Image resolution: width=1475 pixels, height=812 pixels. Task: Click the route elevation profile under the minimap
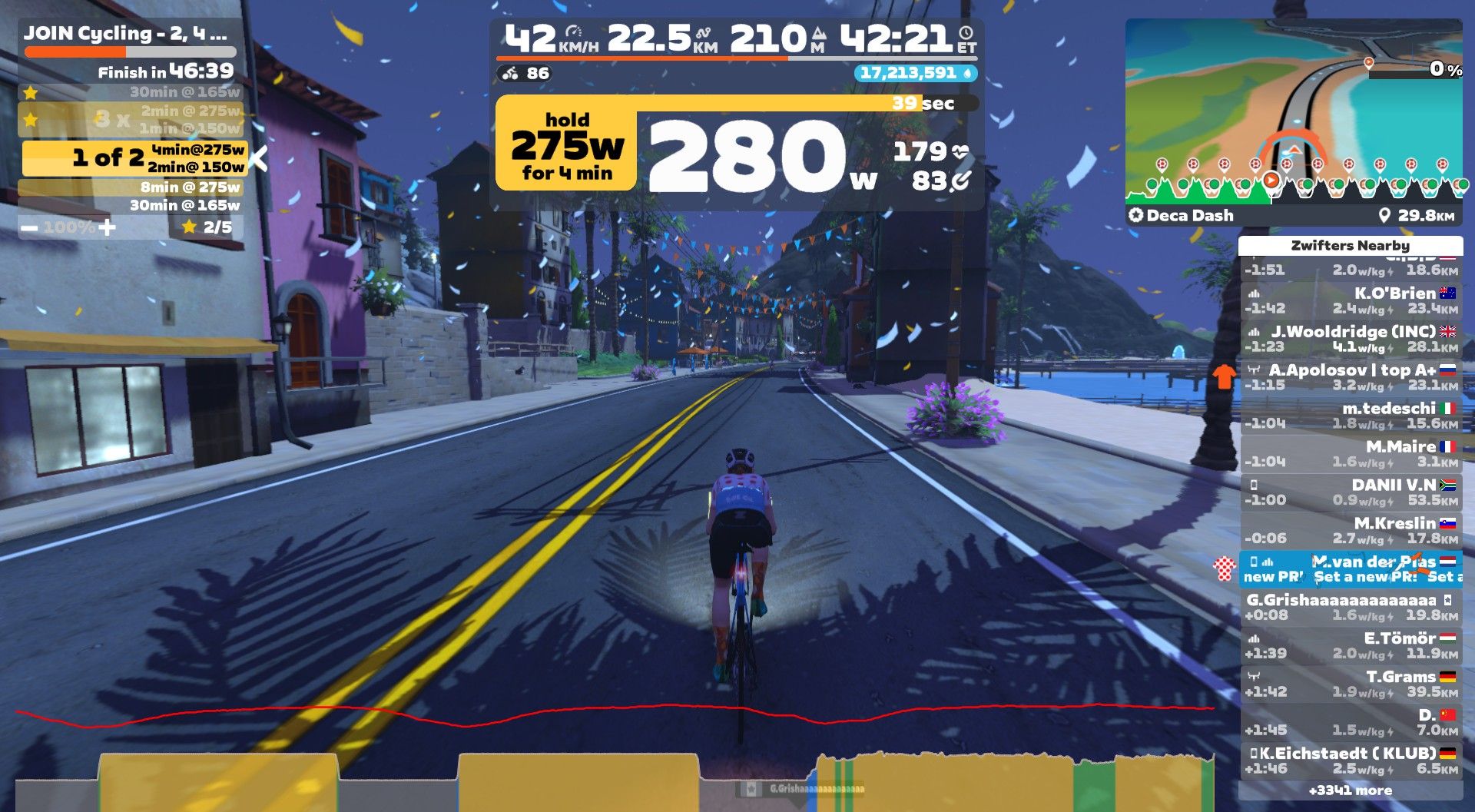[x=1293, y=184]
